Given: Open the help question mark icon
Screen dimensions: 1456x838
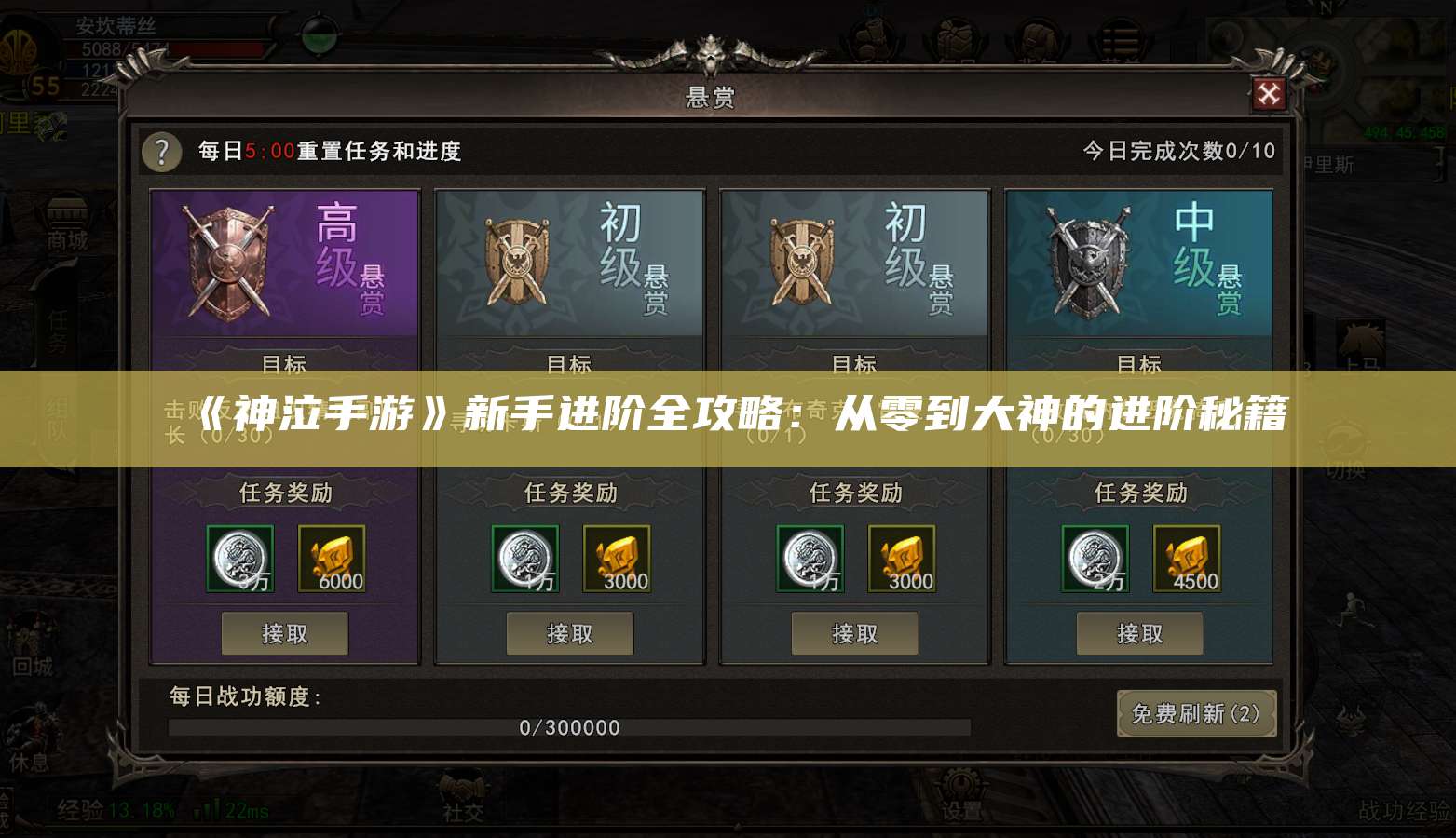Looking at the screenshot, I should (x=161, y=152).
